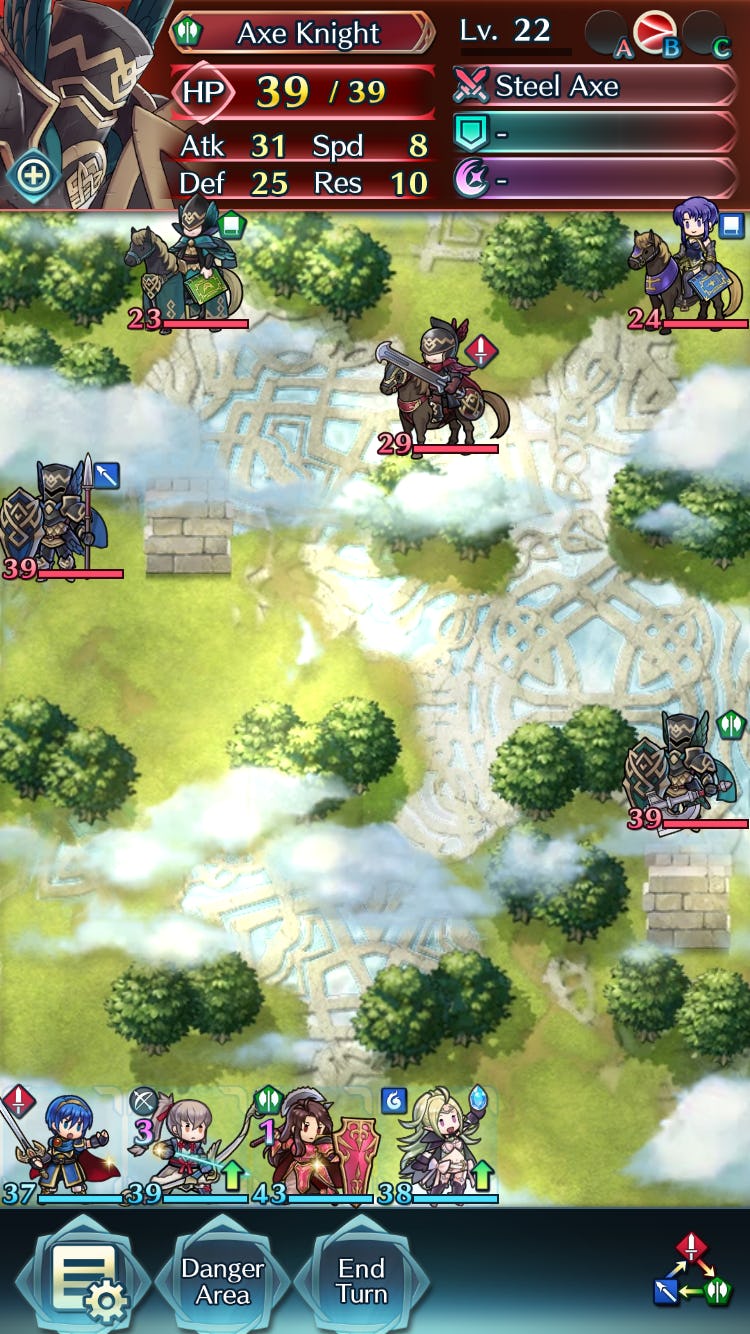Tap the empty special skill slot
750x1334 pixels.
click(x=595, y=181)
